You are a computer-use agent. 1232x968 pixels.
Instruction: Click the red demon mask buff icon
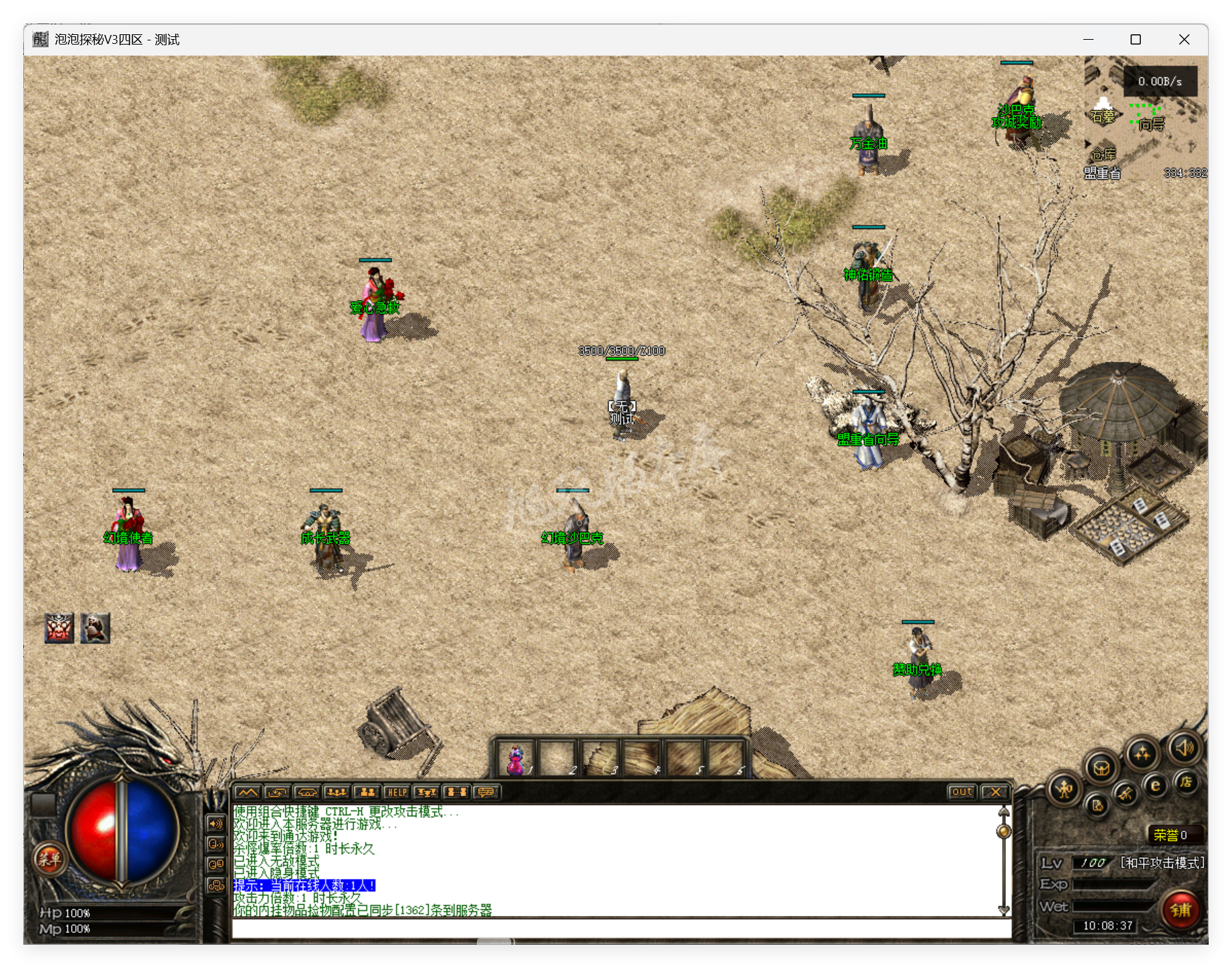(60, 628)
